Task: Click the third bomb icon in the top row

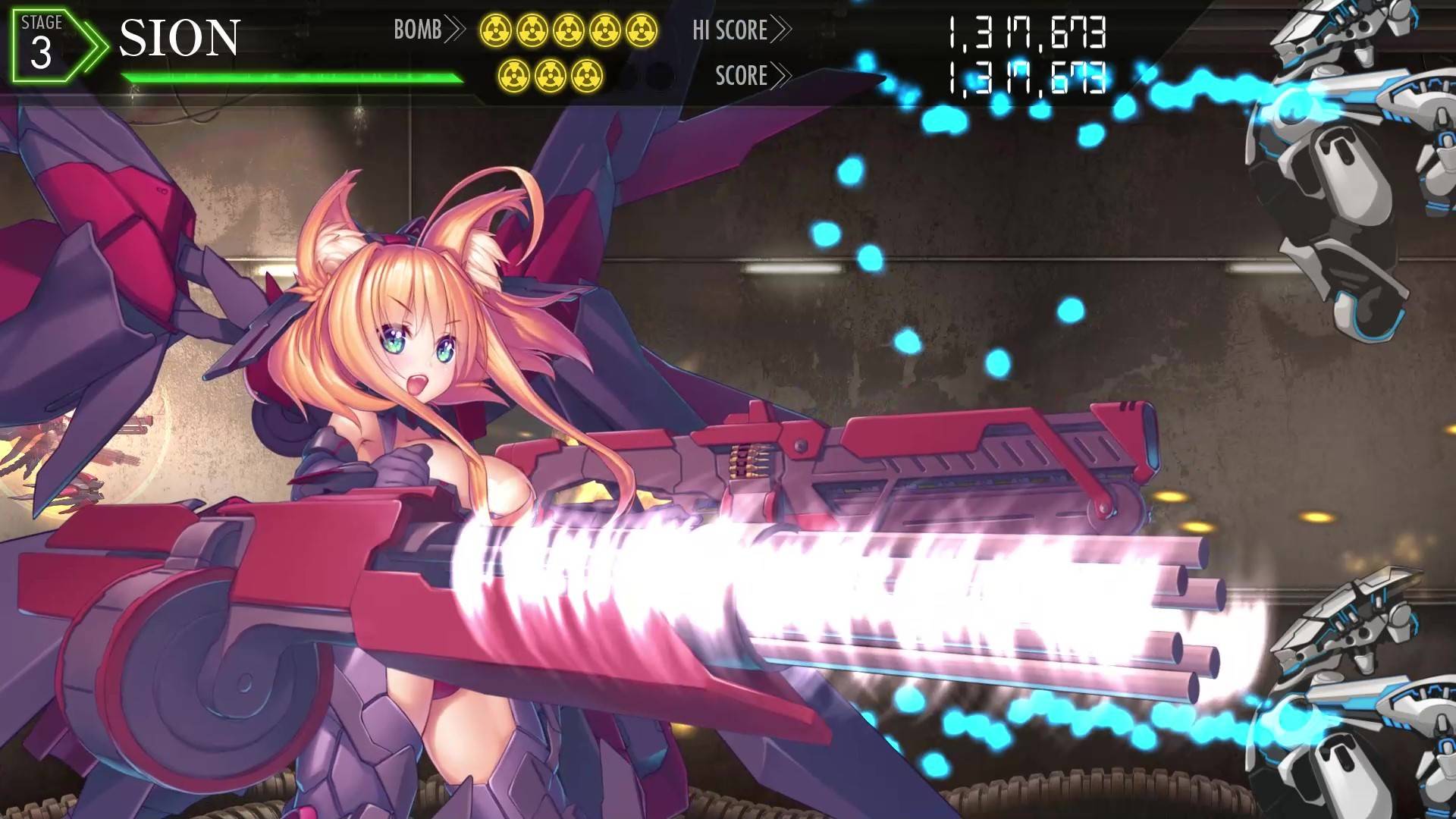Action: point(569,30)
